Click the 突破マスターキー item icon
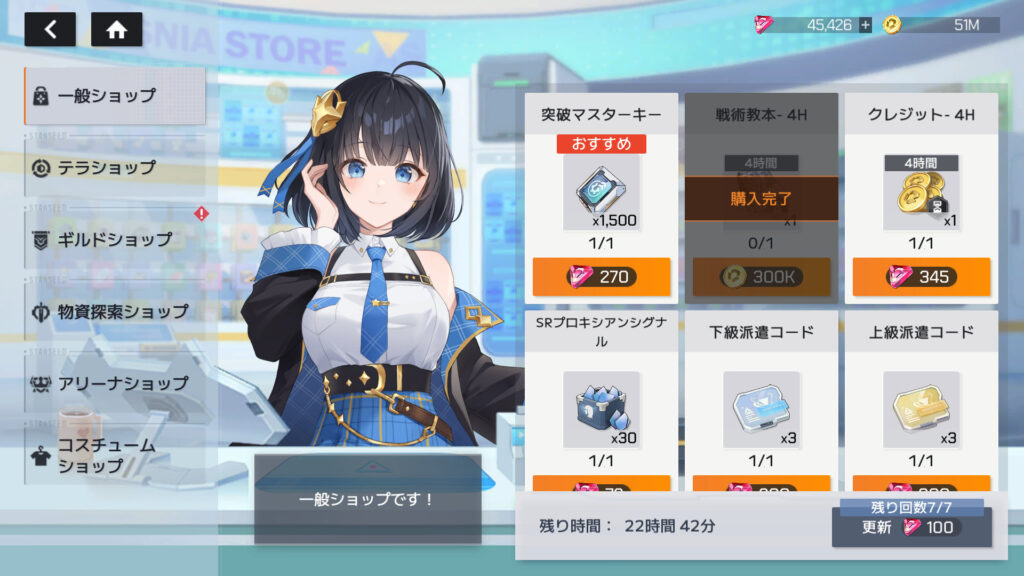 (601, 192)
